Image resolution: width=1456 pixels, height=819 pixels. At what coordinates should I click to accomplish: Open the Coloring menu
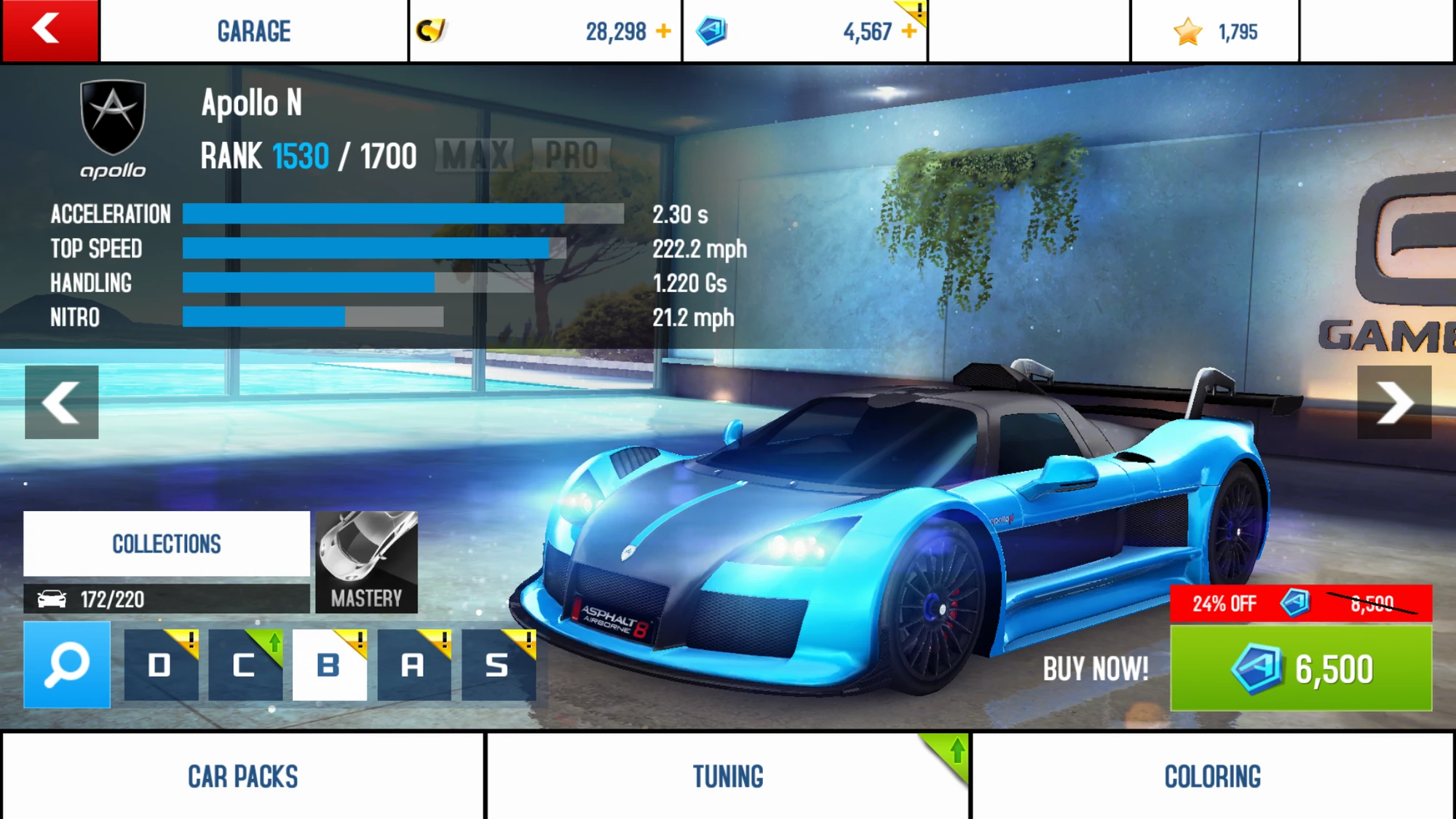(x=1213, y=776)
